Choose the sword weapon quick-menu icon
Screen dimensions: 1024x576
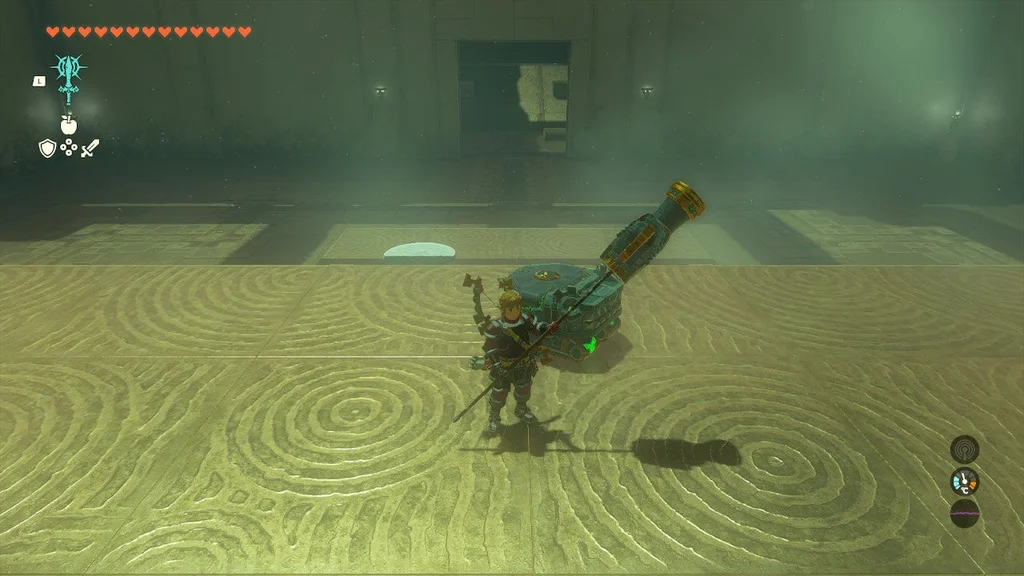91,148
